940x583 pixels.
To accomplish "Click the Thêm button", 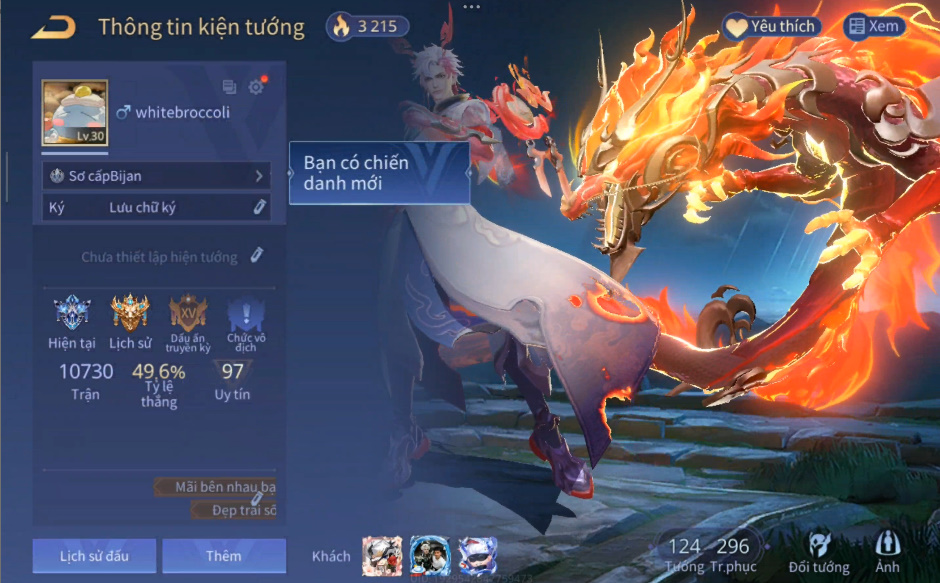I will coord(224,556).
